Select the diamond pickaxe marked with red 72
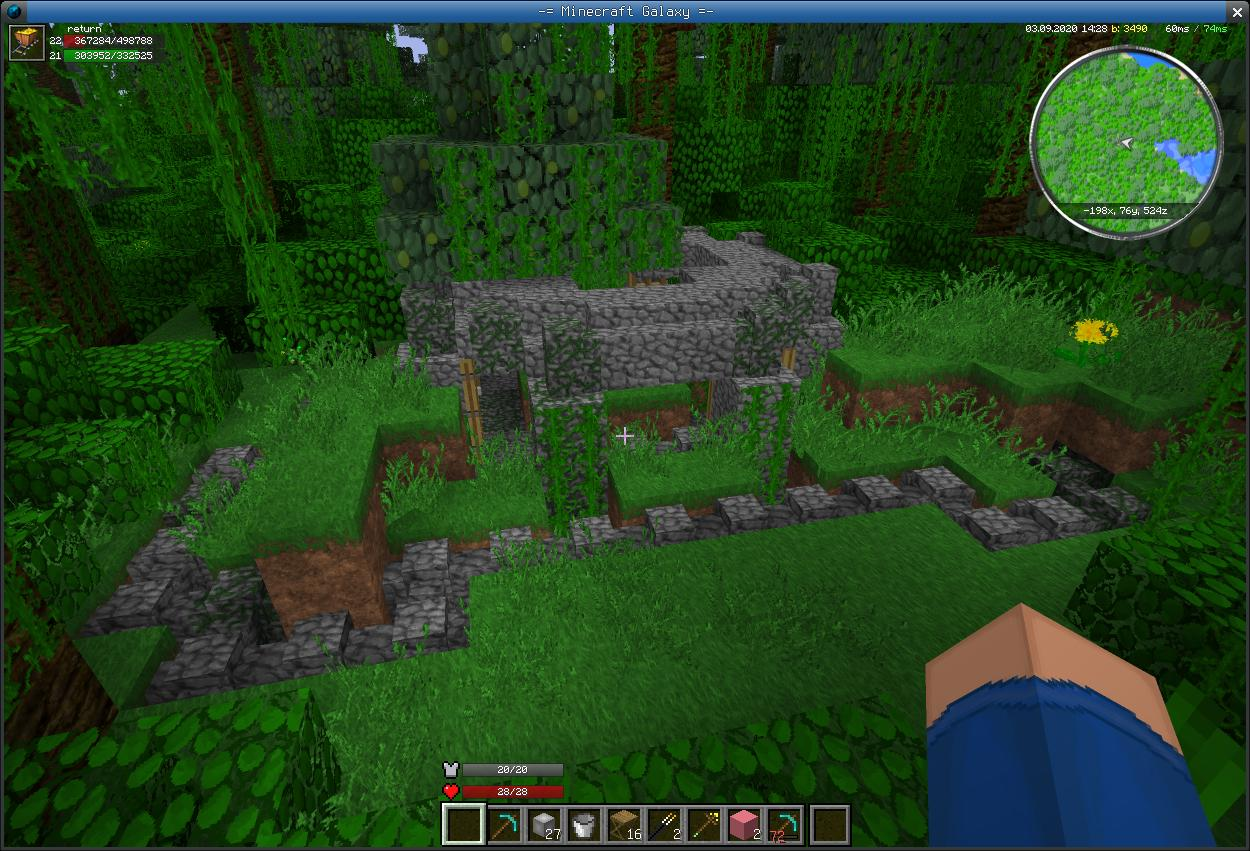The height and width of the screenshot is (851, 1250). (787, 825)
